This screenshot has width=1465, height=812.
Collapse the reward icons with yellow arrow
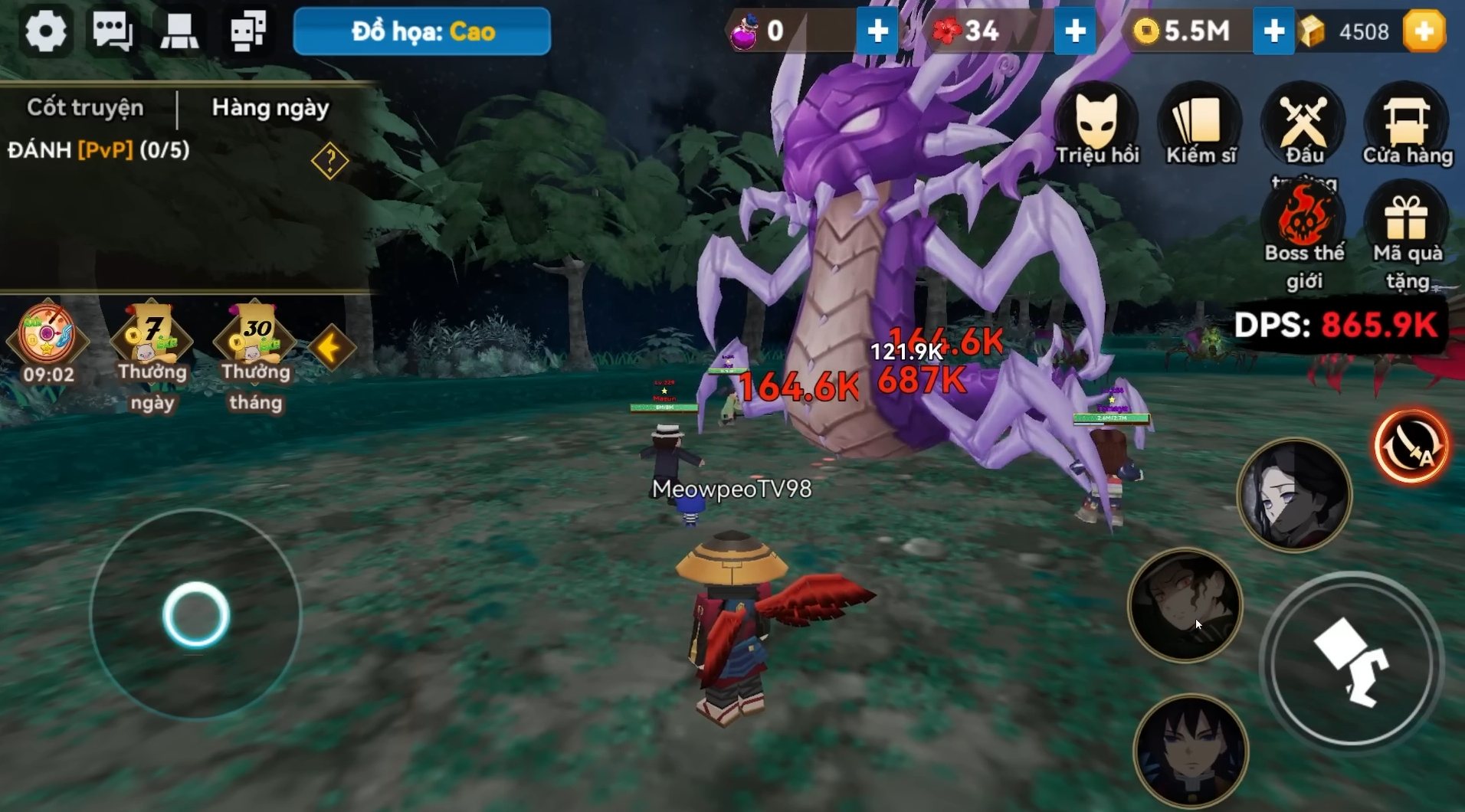click(331, 349)
